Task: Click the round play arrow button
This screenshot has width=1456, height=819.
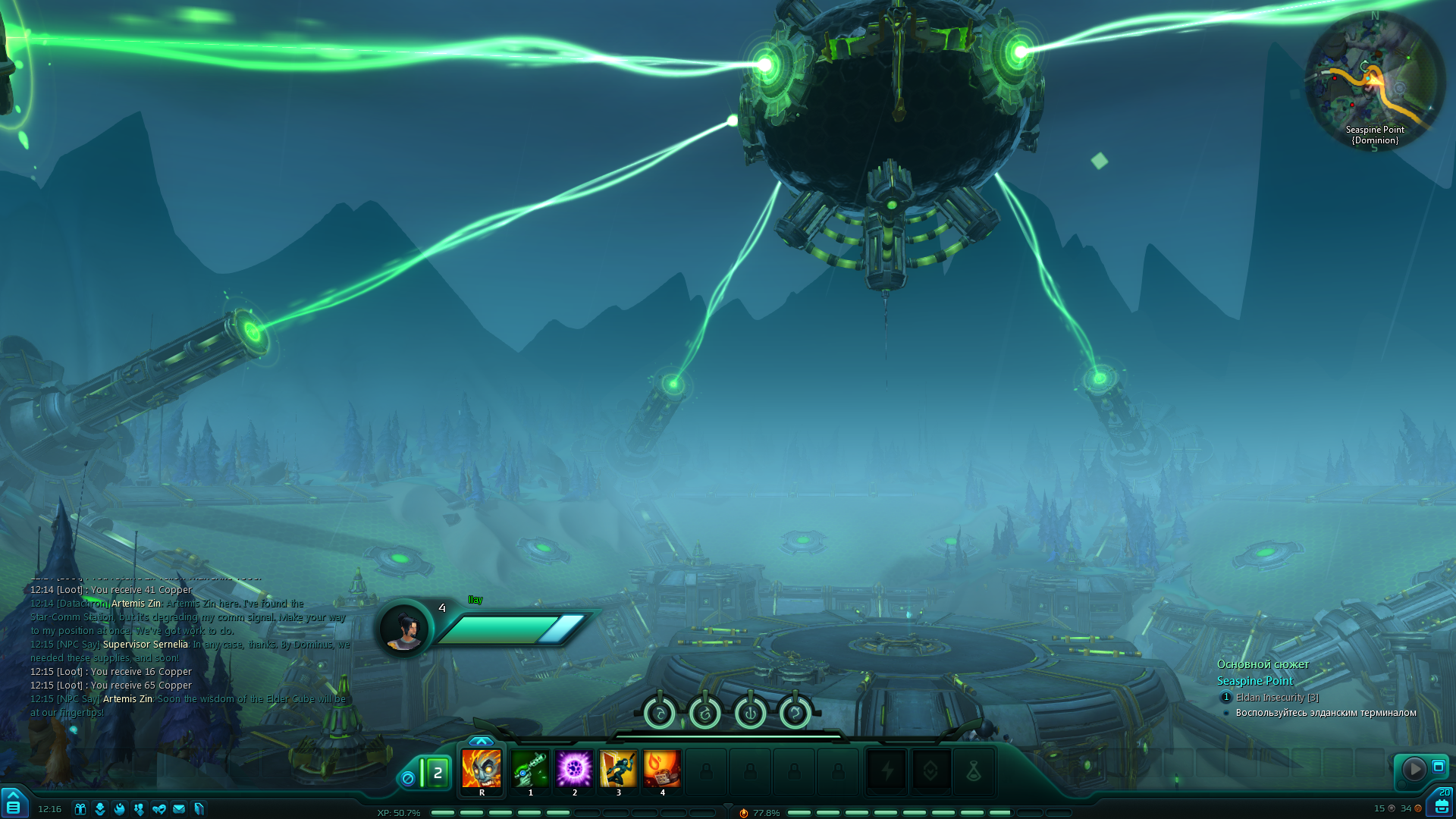Action: (x=1414, y=769)
